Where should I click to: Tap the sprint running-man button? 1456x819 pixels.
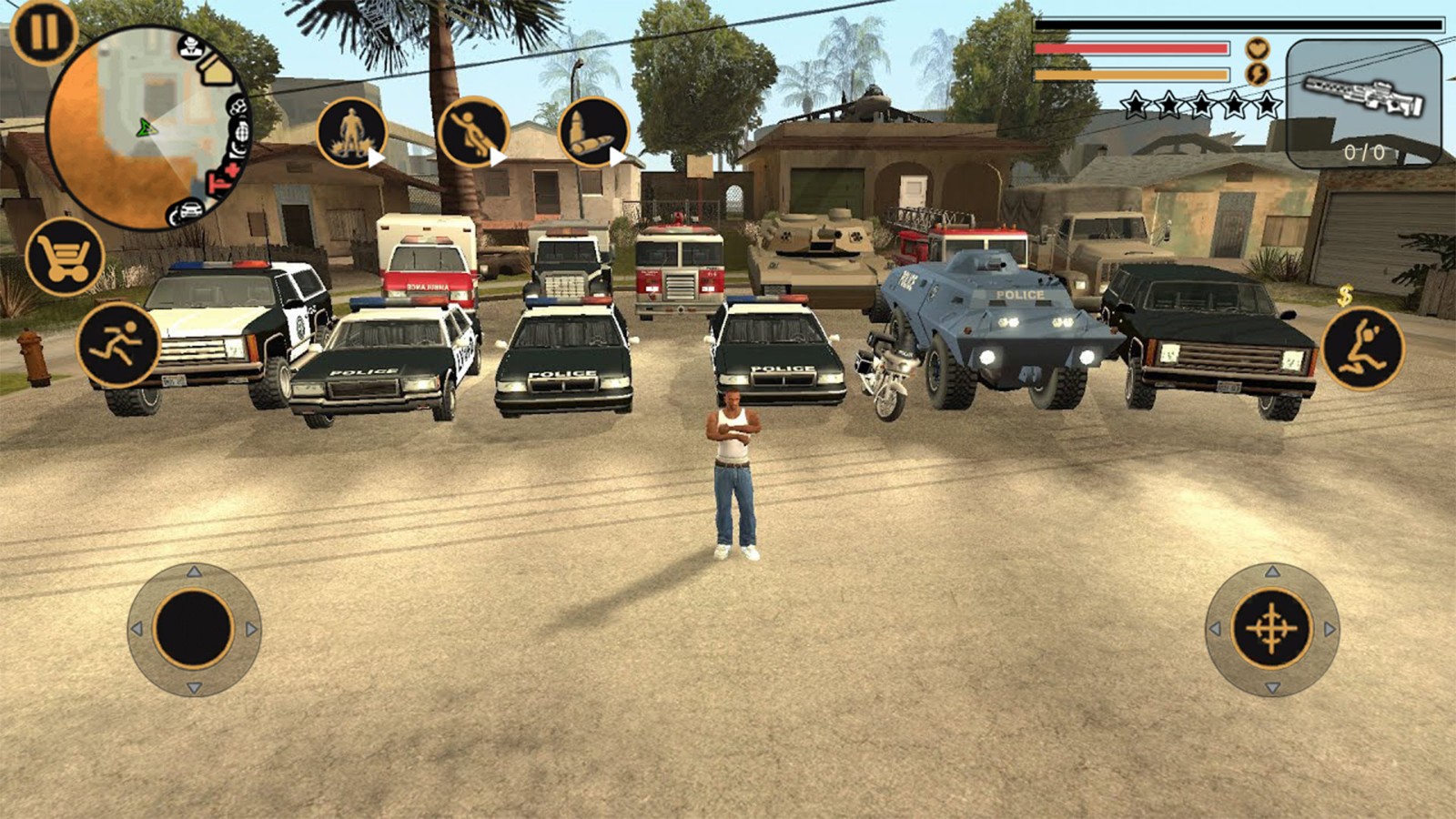[x=118, y=344]
